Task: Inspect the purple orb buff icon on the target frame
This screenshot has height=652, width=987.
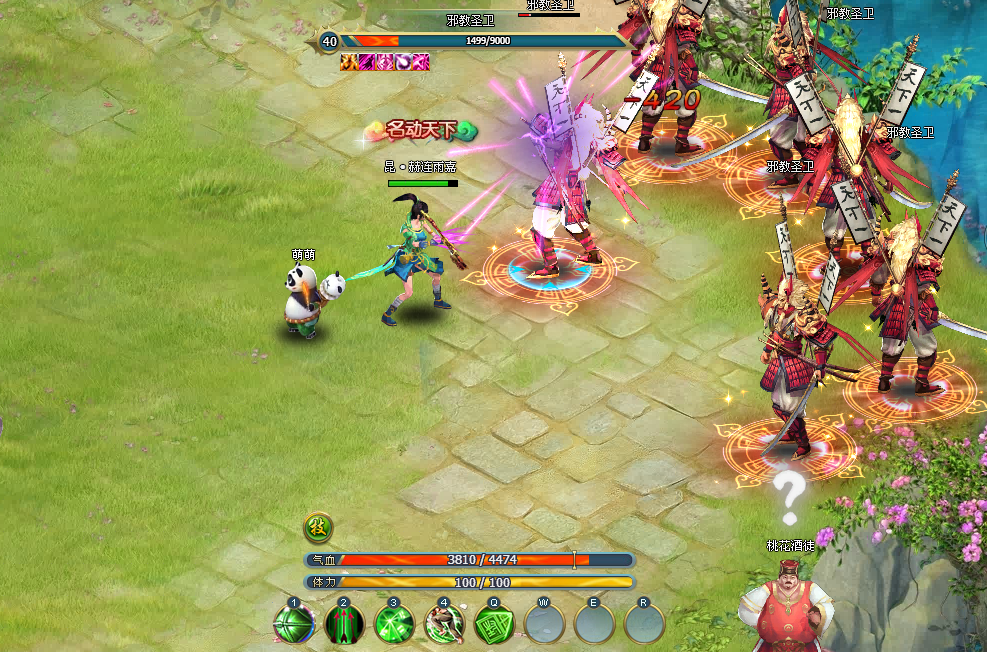Action: point(403,62)
